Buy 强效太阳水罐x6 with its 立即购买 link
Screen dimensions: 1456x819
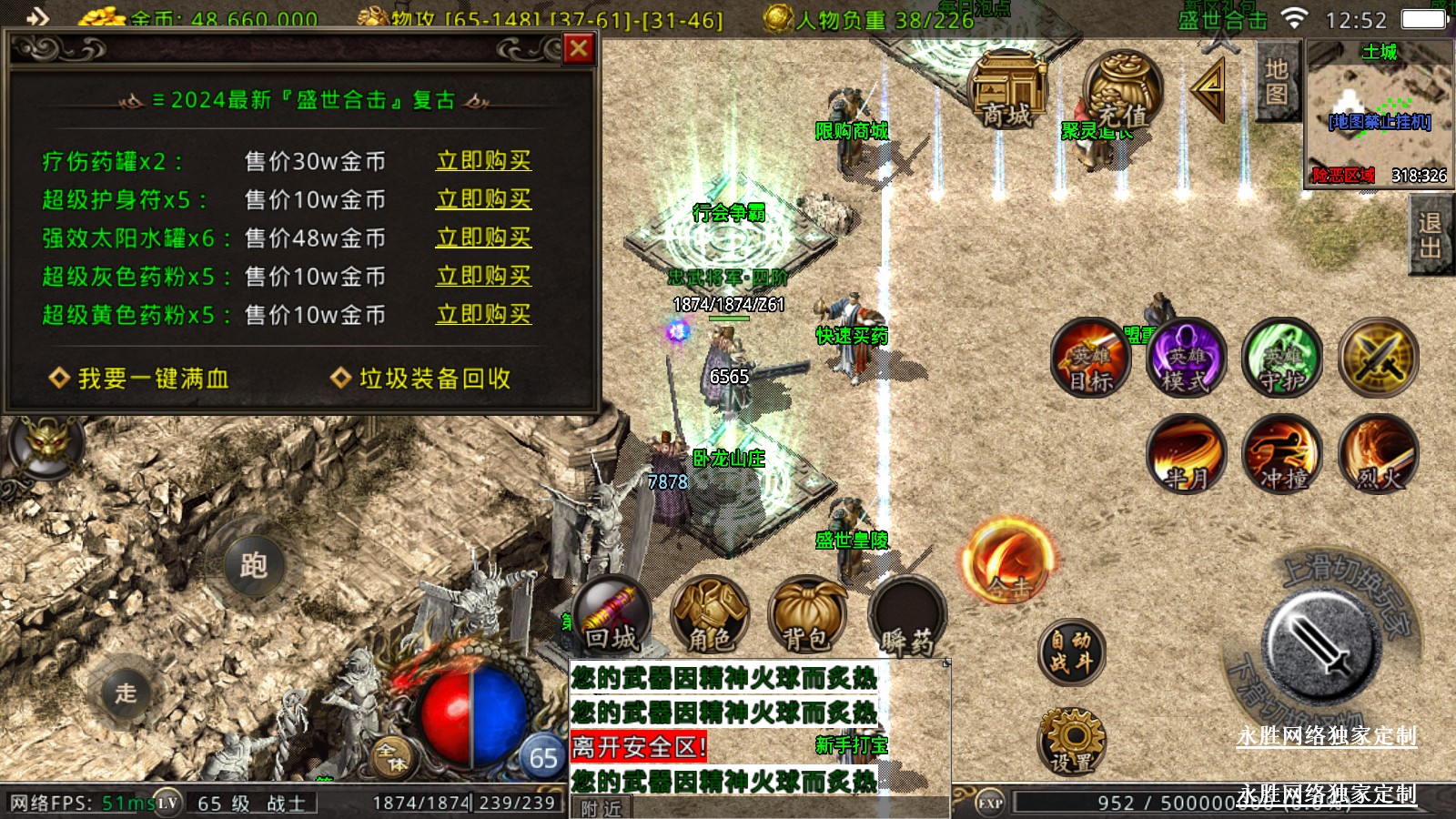[x=483, y=238]
